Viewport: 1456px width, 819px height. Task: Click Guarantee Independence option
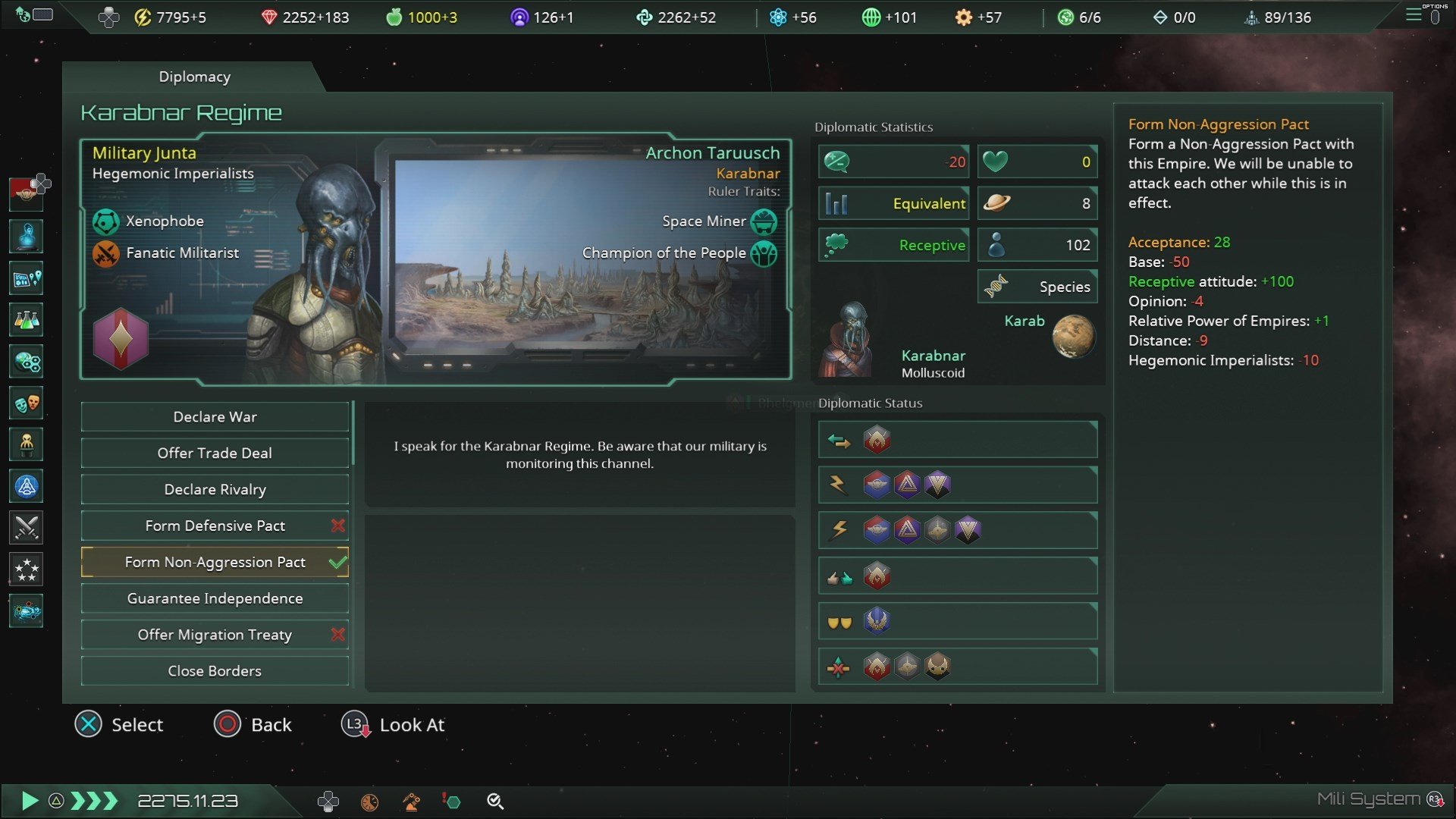tap(215, 598)
